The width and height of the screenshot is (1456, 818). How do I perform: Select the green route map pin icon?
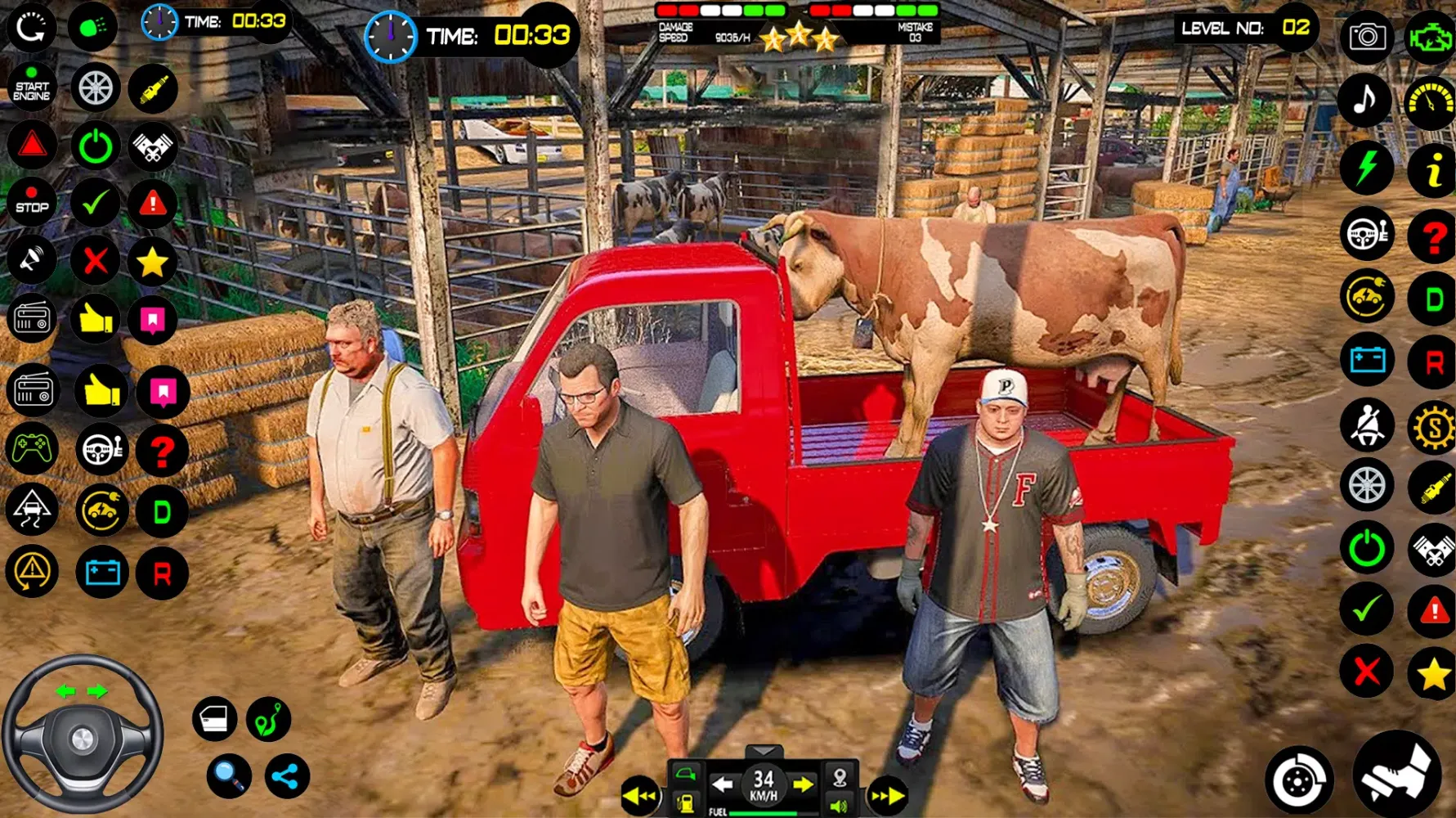click(268, 719)
